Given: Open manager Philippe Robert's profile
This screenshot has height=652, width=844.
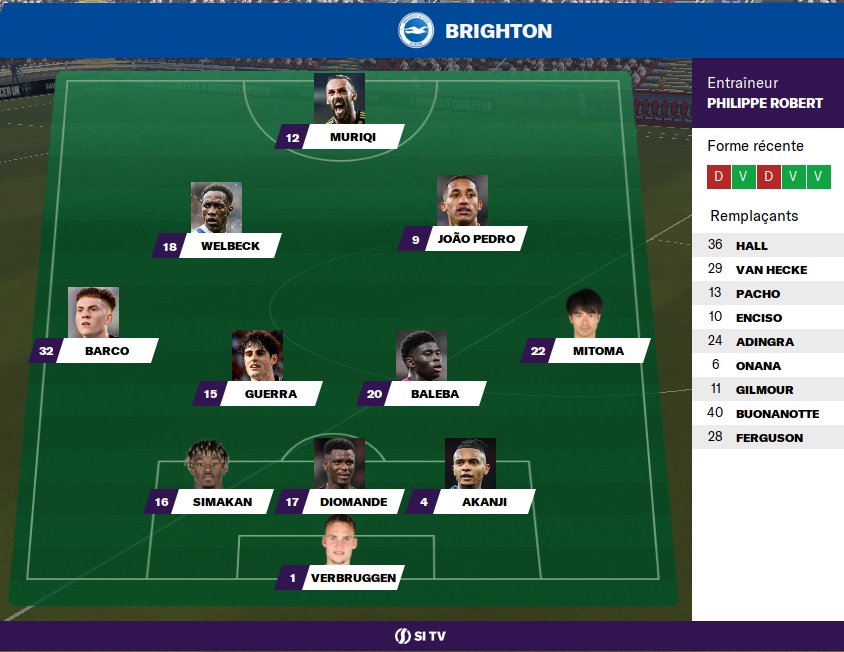Looking at the screenshot, I should point(764,103).
